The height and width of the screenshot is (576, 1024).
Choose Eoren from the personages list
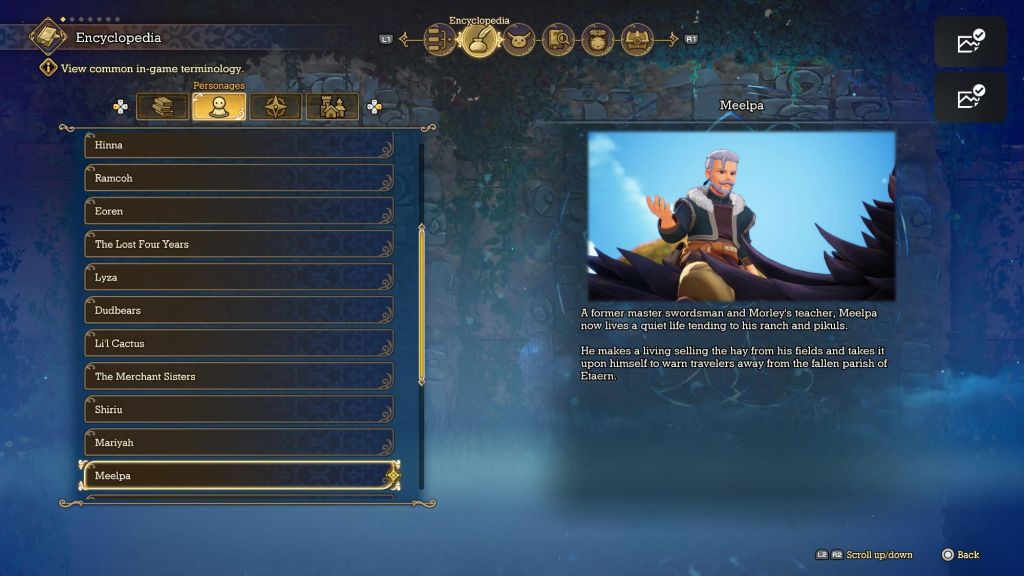point(238,211)
